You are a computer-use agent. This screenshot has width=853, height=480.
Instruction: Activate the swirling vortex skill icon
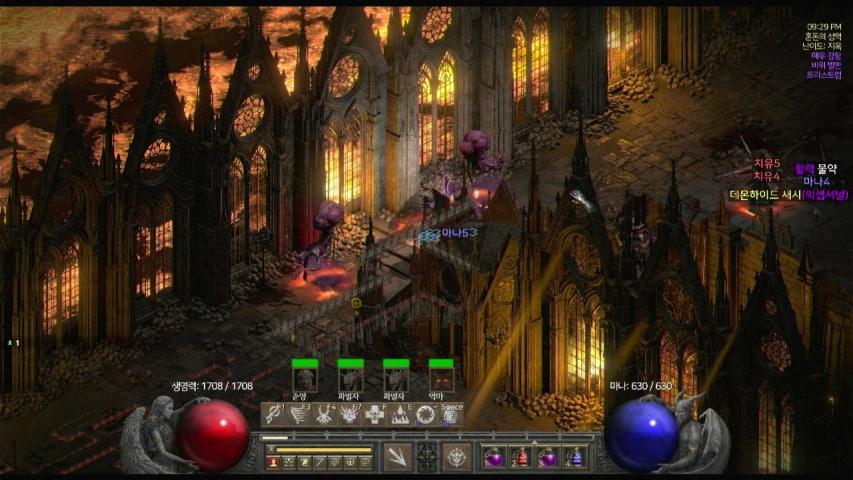[x=426, y=414]
